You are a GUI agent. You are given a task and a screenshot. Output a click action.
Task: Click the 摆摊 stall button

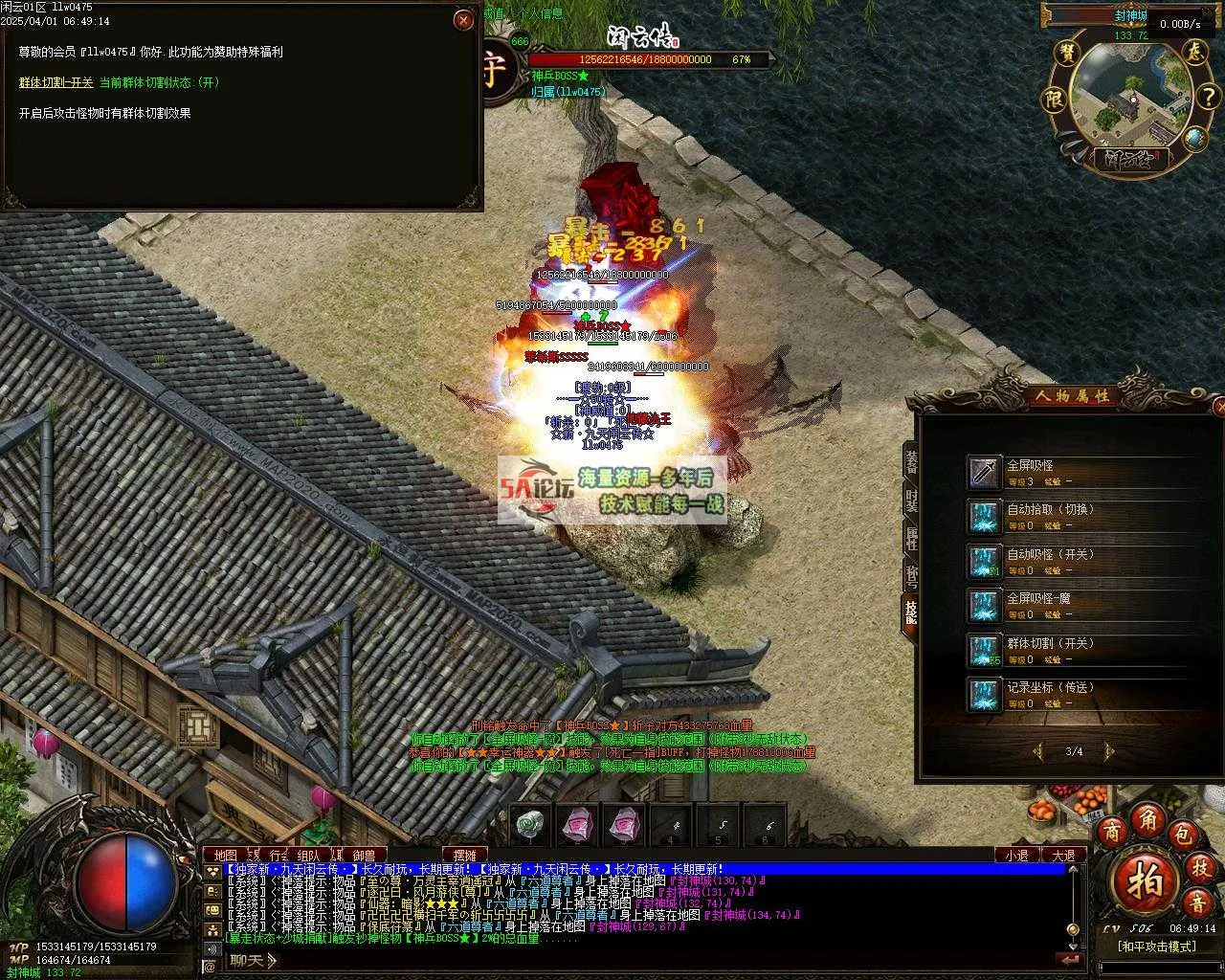pyautogui.click(x=464, y=855)
